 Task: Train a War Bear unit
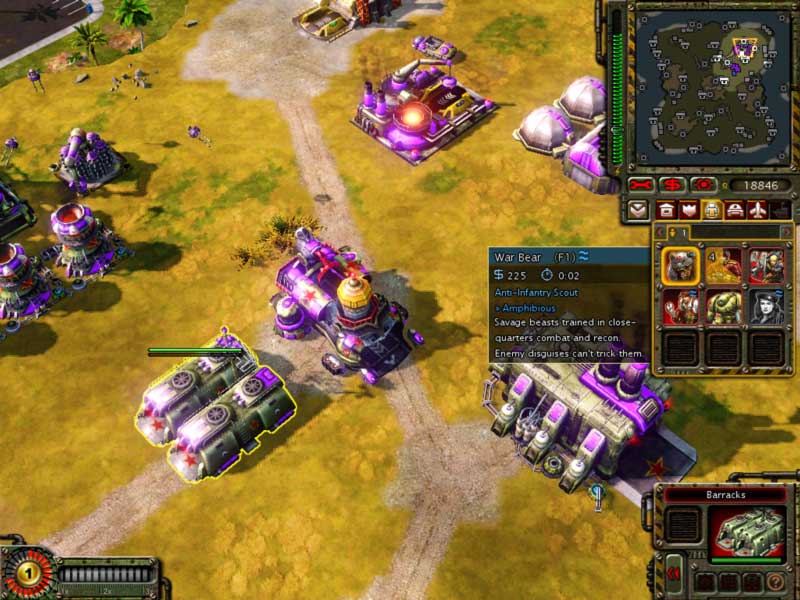pos(681,266)
